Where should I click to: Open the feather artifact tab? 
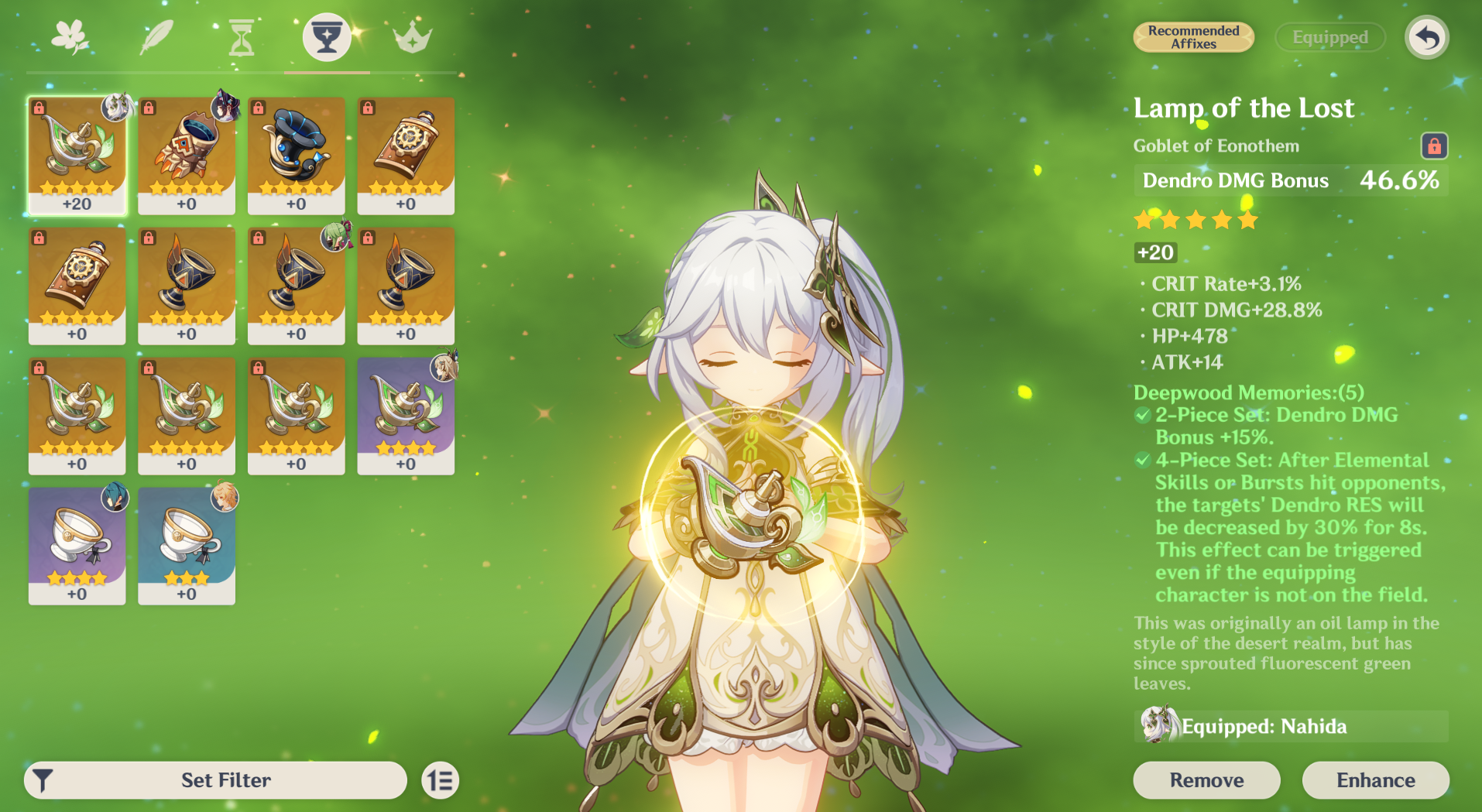156,36
